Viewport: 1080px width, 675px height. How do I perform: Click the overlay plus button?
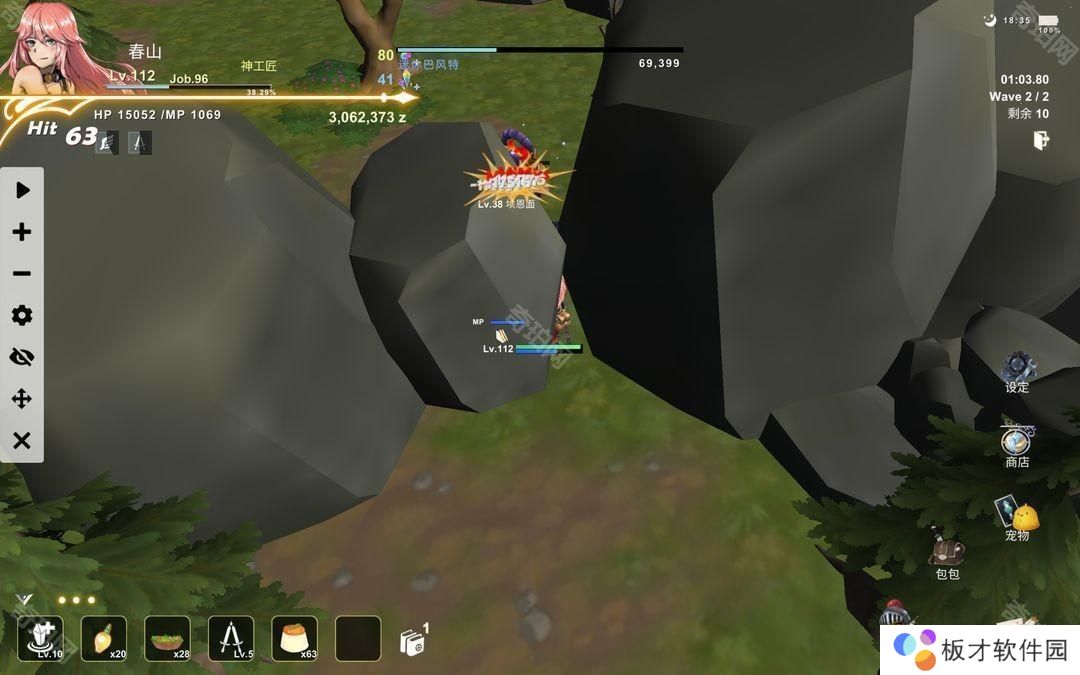[x=22, y=232]
